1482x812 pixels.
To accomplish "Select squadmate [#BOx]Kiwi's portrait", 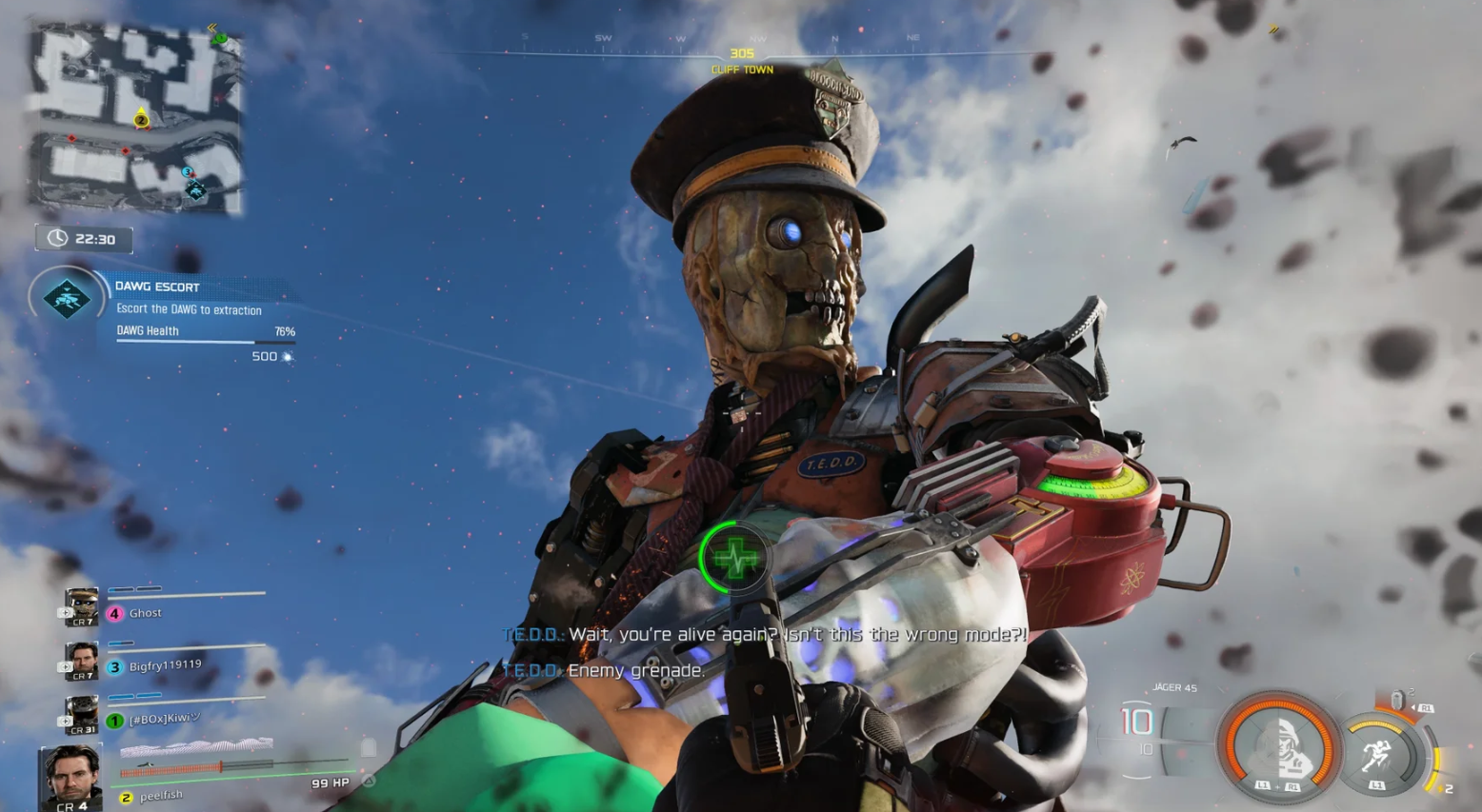I will (82, 715).
